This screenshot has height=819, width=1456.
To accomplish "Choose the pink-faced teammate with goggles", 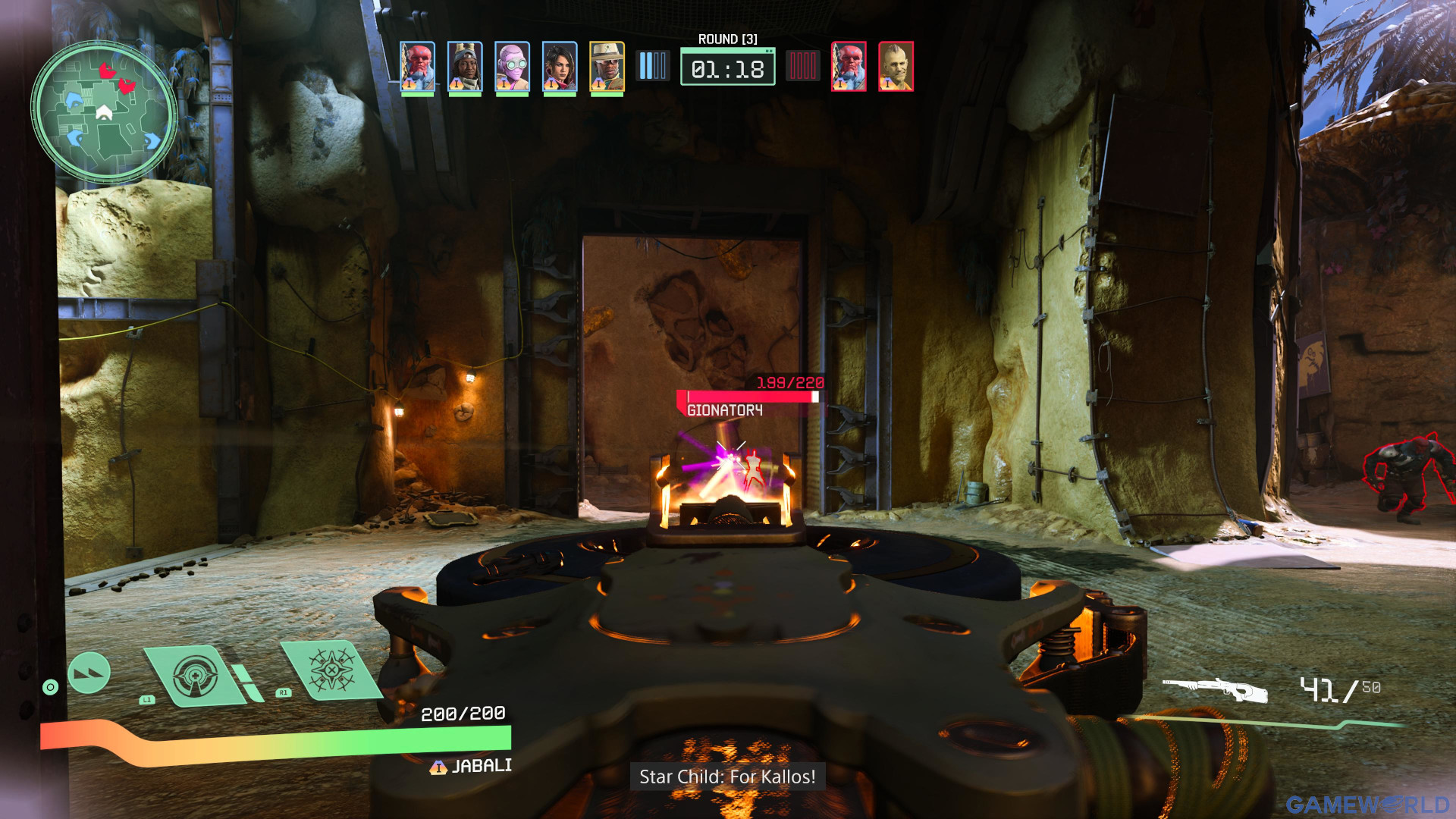I will pyautogui.click(x=513, y=67).
